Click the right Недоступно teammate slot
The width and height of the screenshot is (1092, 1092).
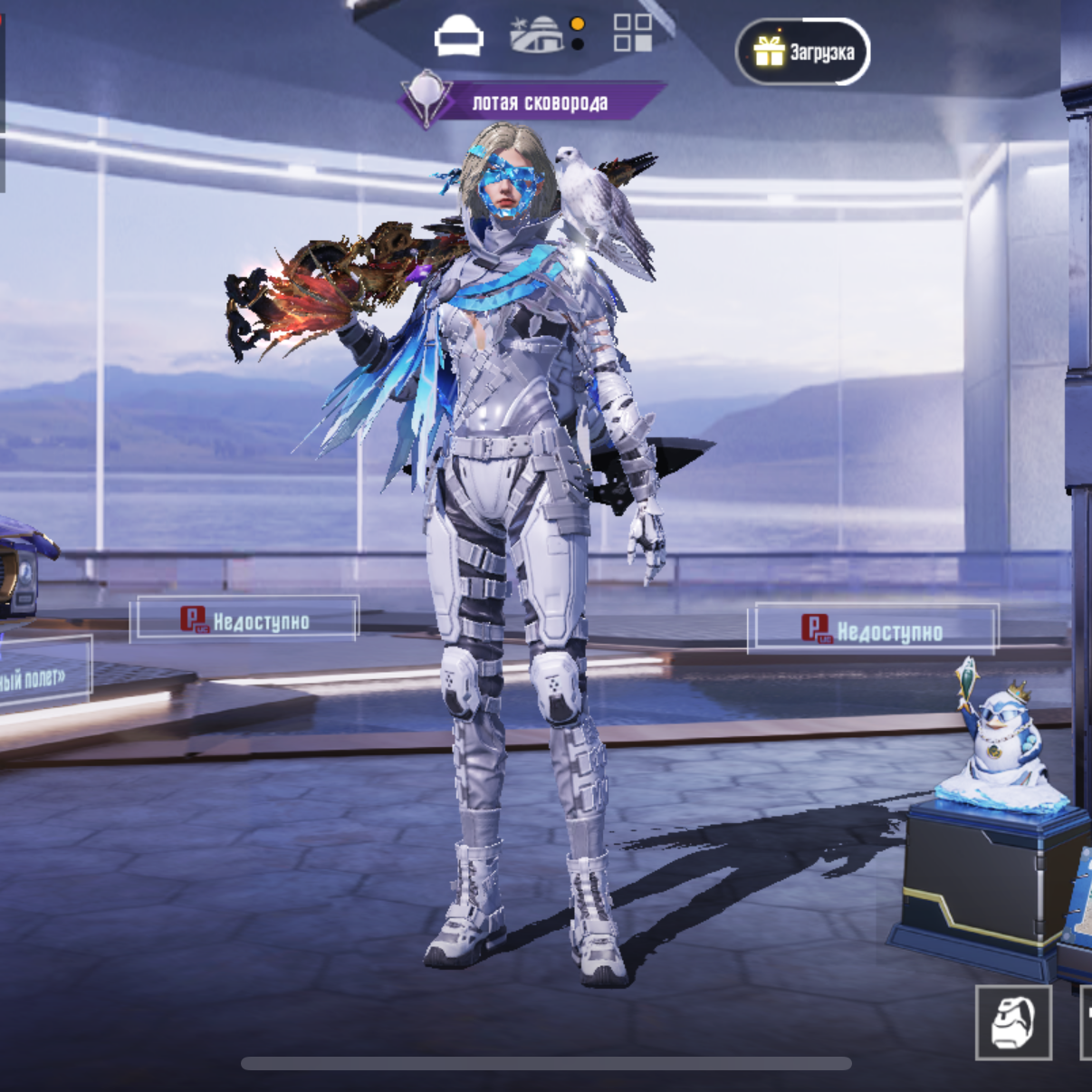[x=873, y=629]
